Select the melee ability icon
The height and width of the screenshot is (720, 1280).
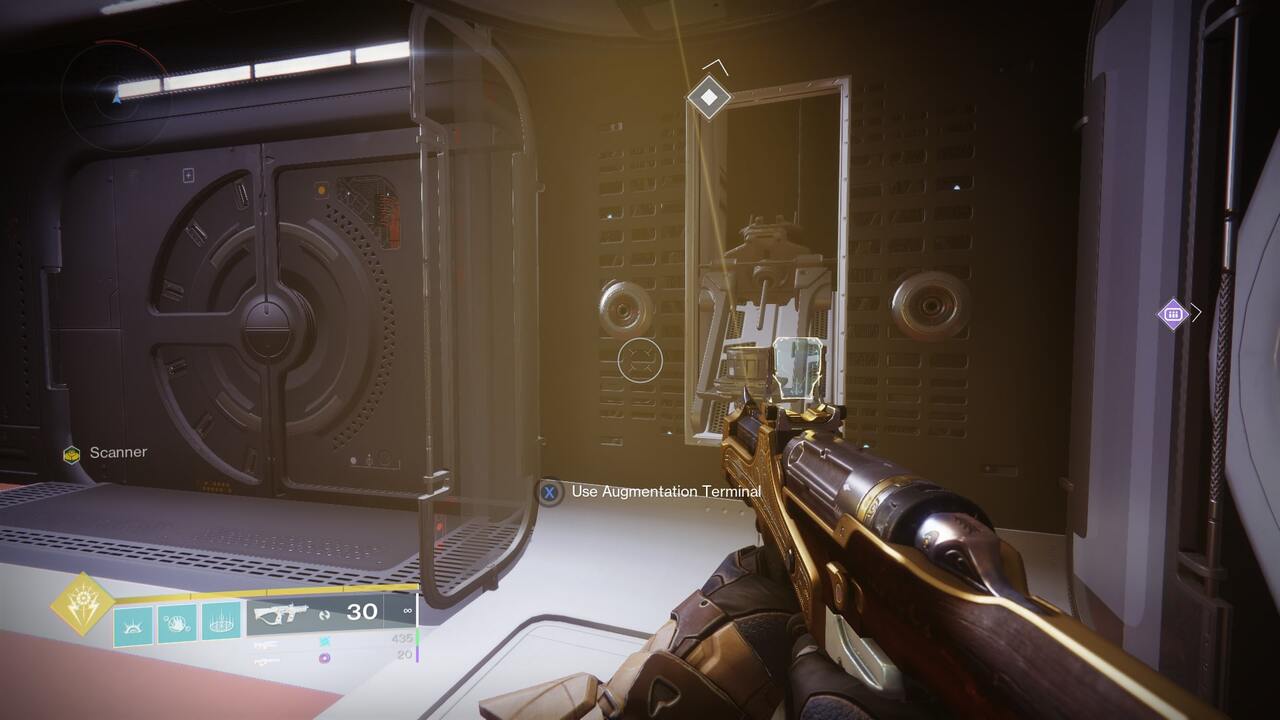179,623
